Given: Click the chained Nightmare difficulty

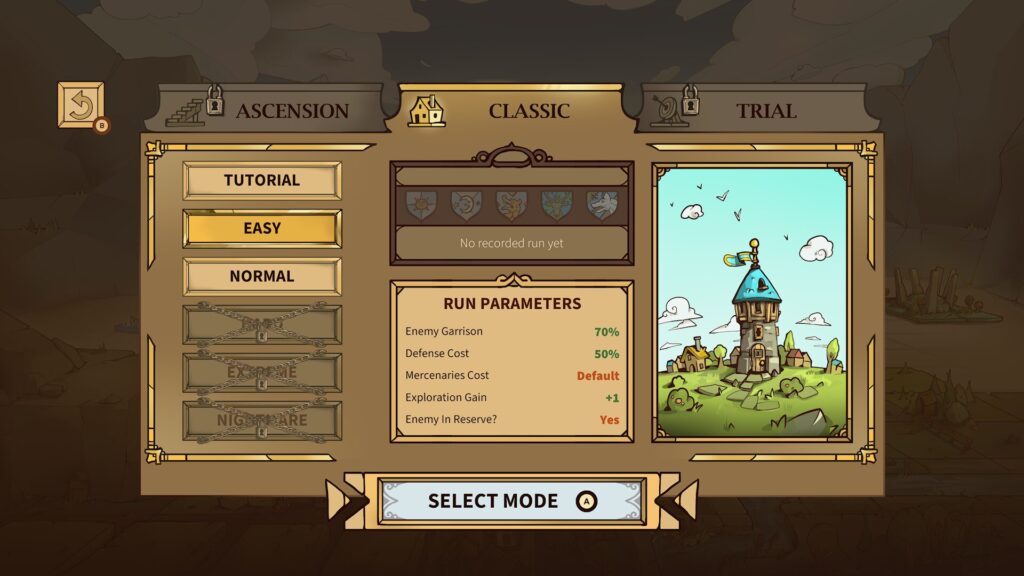Looking at the screenshot, I should [x=262, y=420].
